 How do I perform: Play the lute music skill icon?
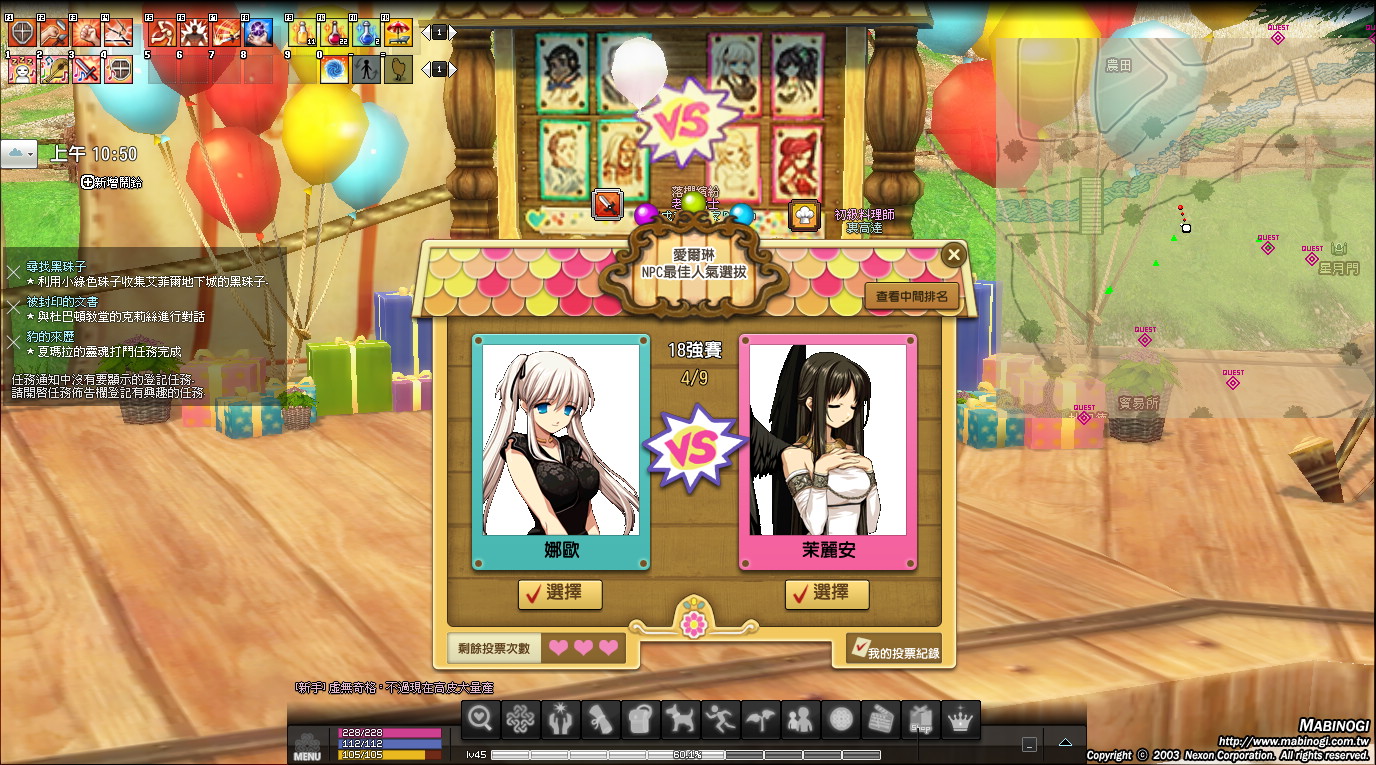54,69
